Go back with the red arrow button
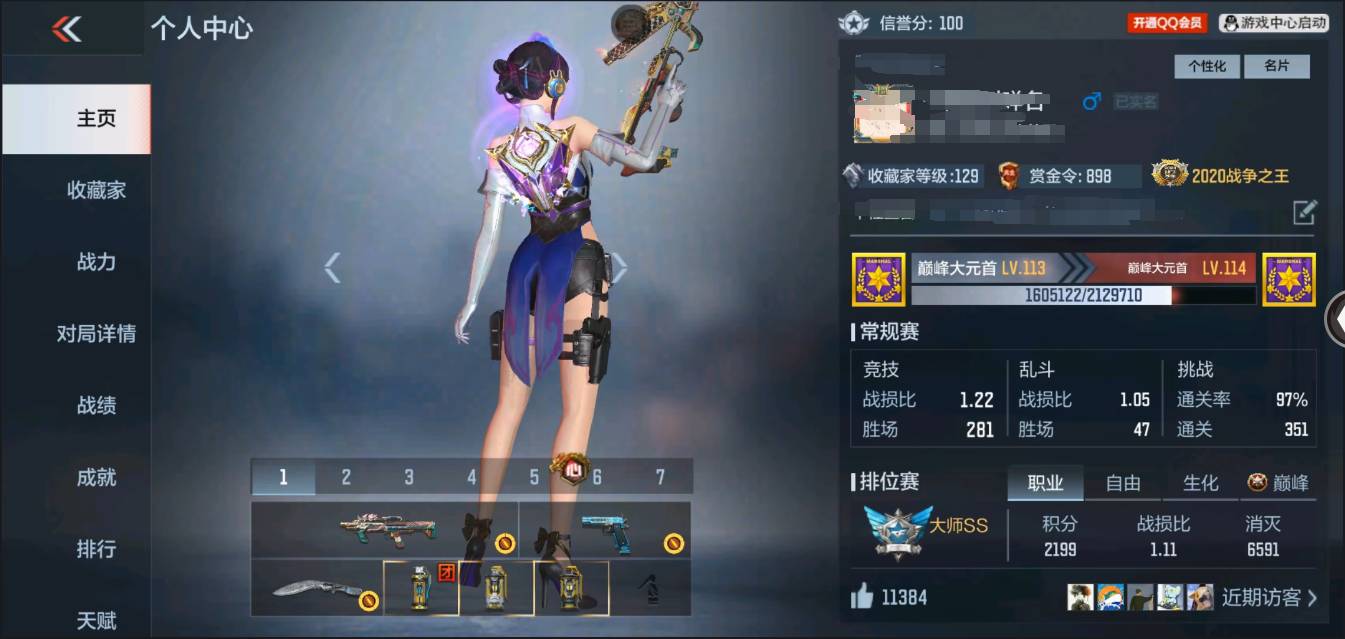This screenshot has height=639, width=1345. pyautogui.click(x=67, y=29)
